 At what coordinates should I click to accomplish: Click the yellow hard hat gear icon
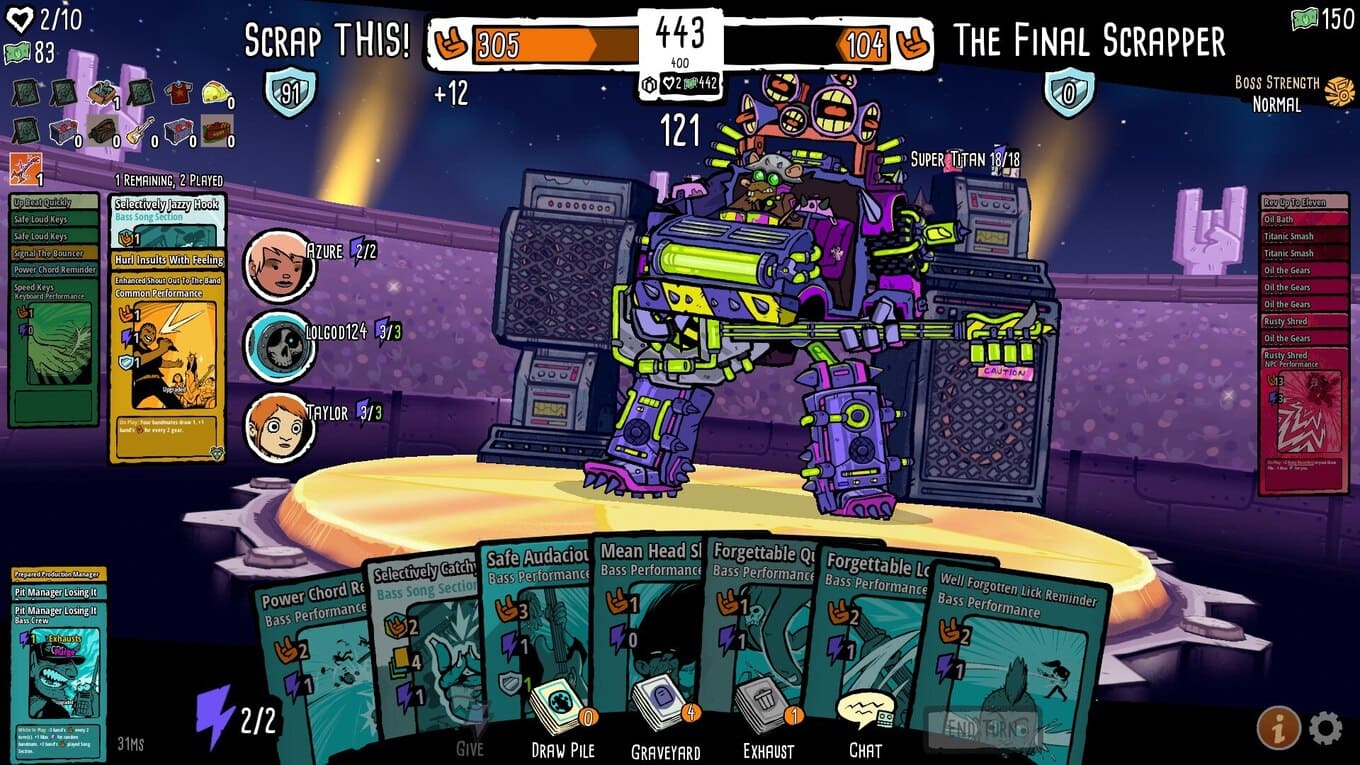216,93
